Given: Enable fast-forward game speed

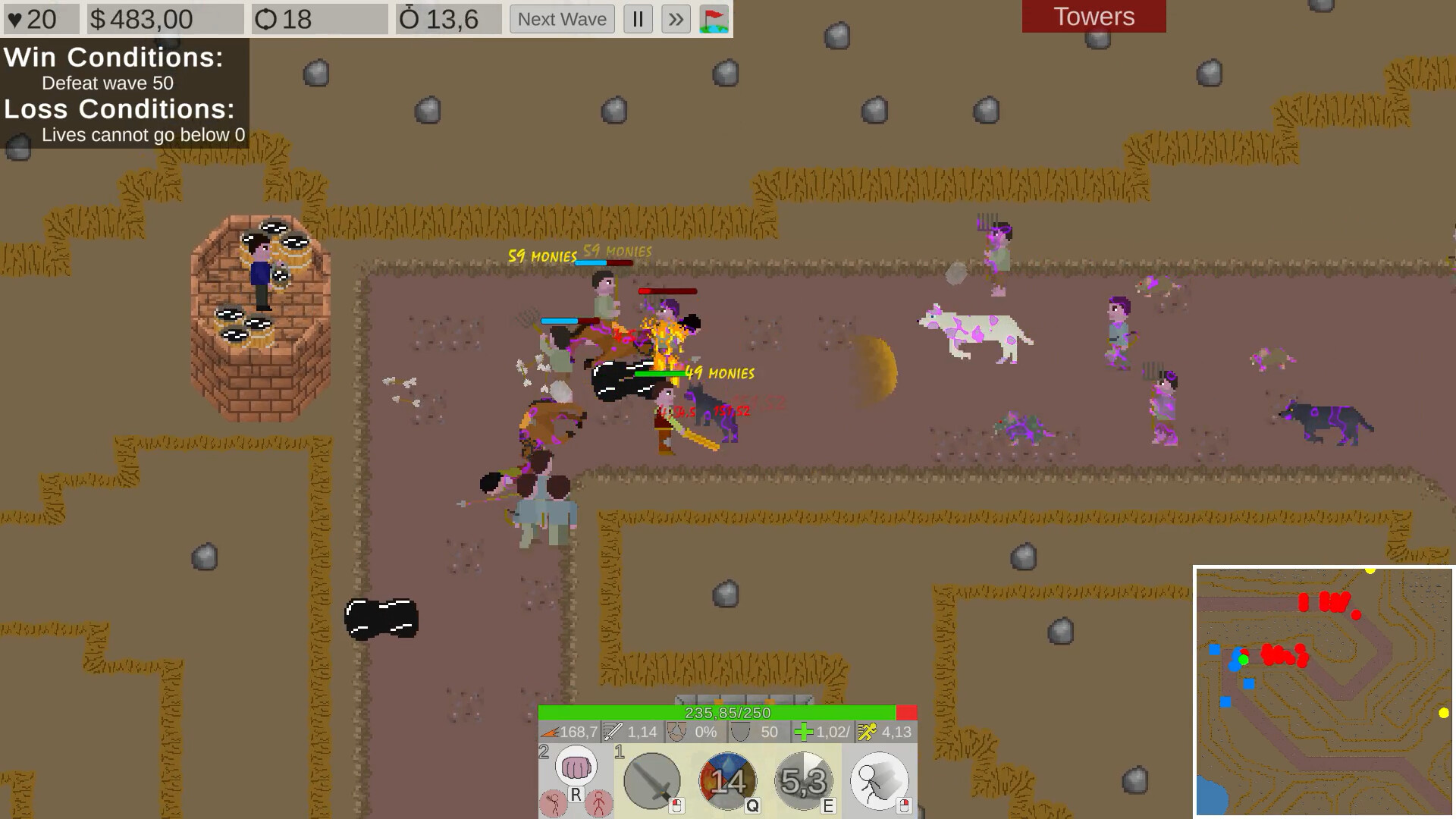Looking at the screenshot, I should (674, 19).
